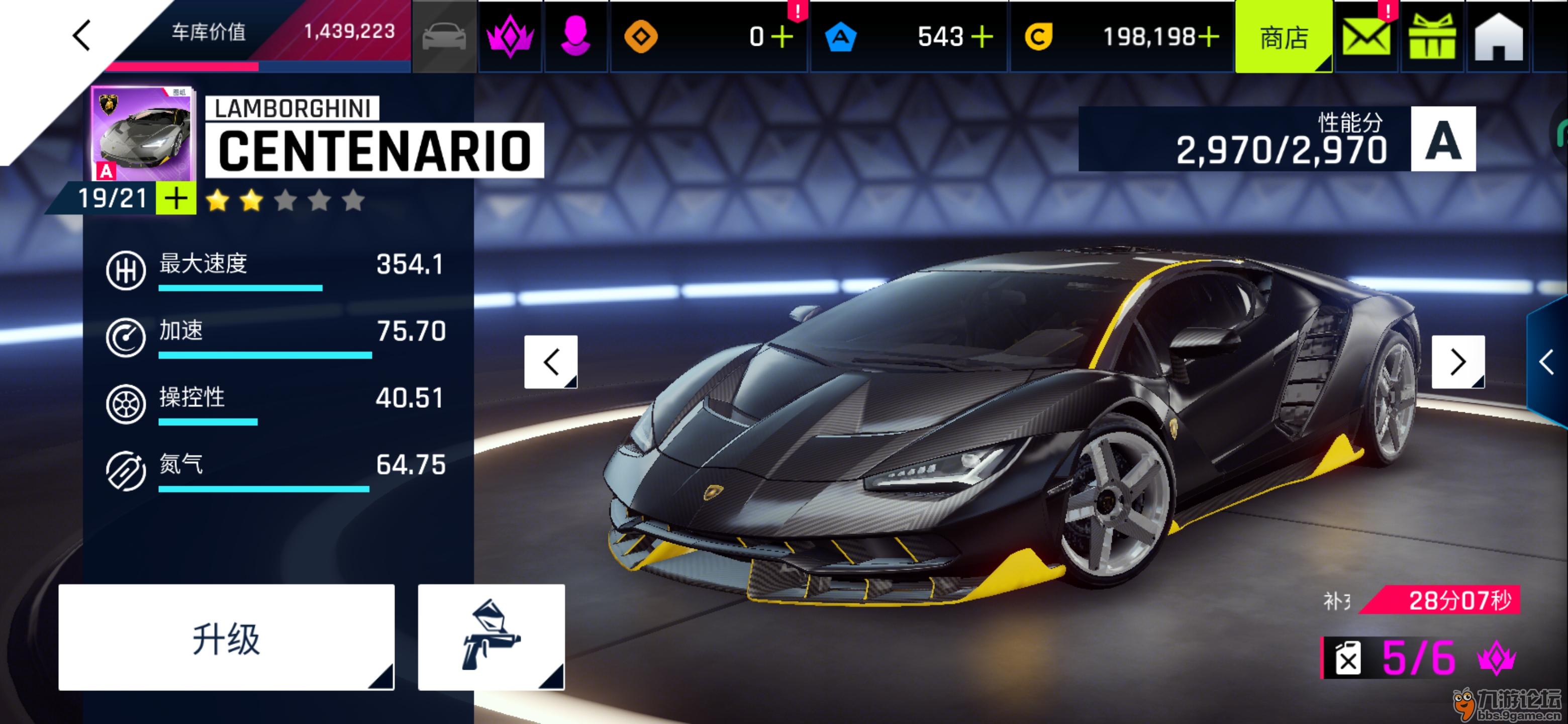Image resolution: width=1568 pixels, height=724 pixels.
Task: Open the pink player profile icon
Action: (x=575, y=37)
